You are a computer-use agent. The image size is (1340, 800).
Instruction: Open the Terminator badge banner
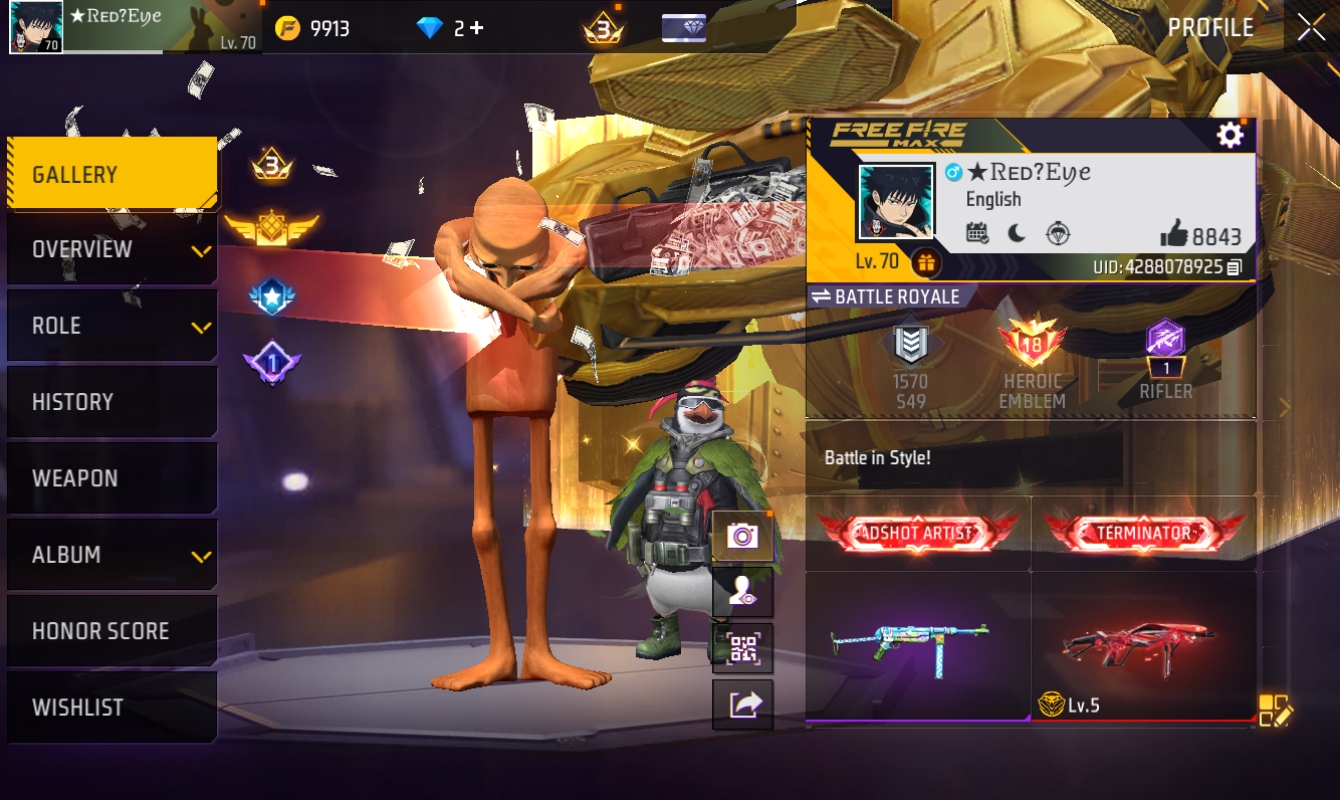coord(1144,533)
